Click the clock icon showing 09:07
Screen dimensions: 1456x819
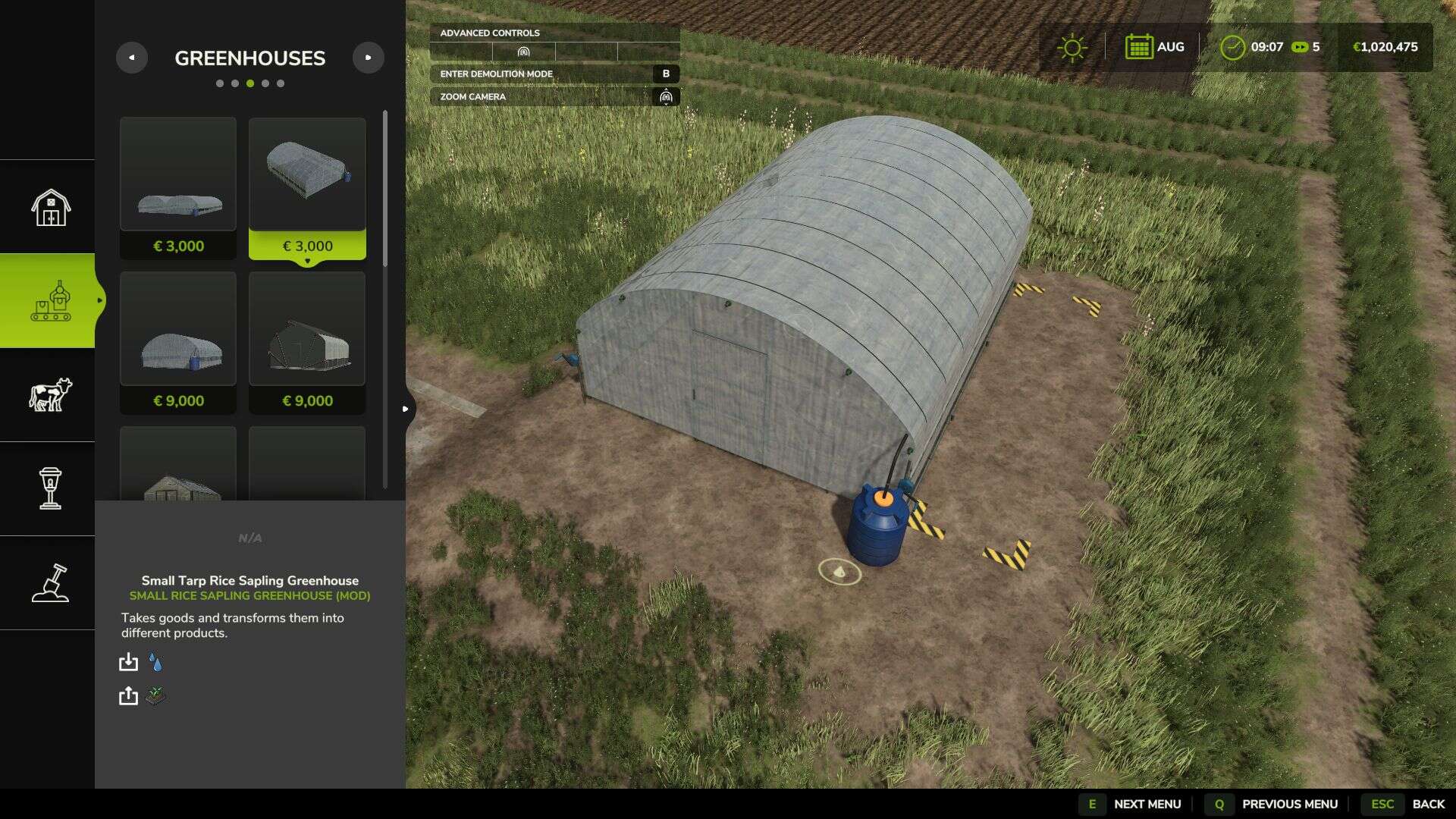coord(1232,46)
